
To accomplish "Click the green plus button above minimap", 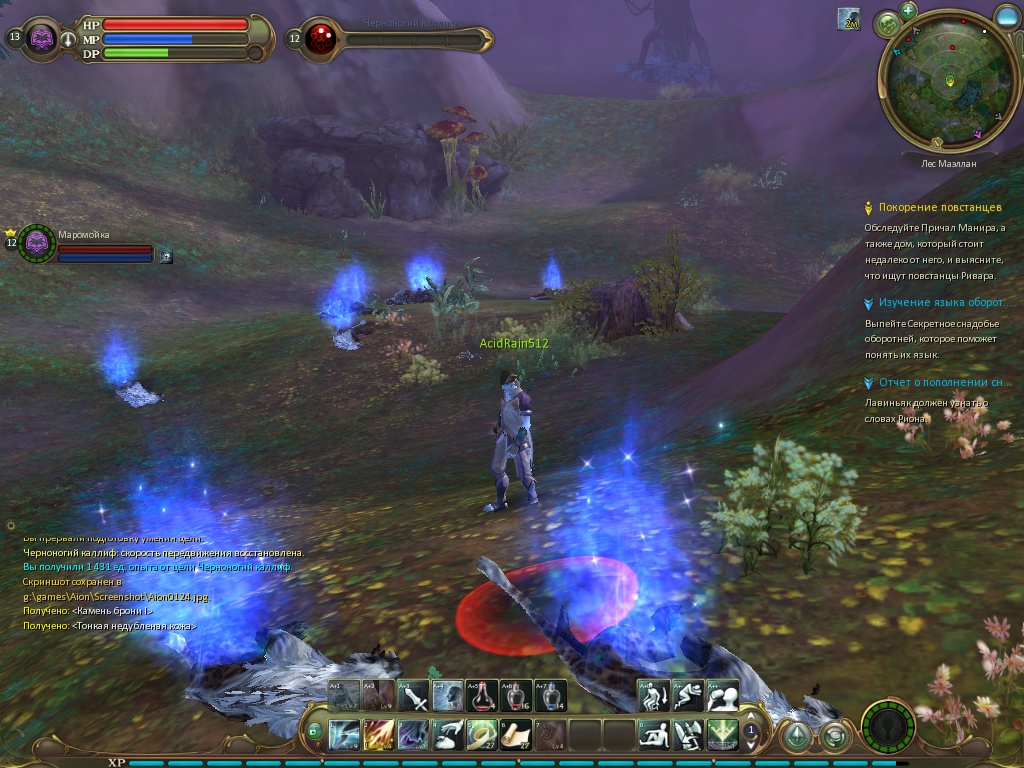I will pos(908,10).
